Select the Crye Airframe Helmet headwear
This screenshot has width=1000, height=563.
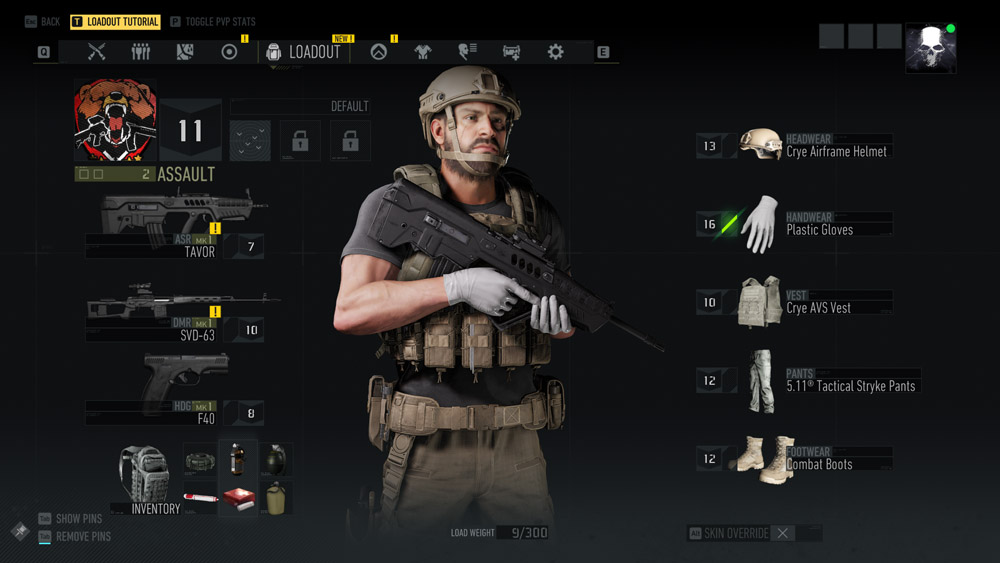point(800,146)
